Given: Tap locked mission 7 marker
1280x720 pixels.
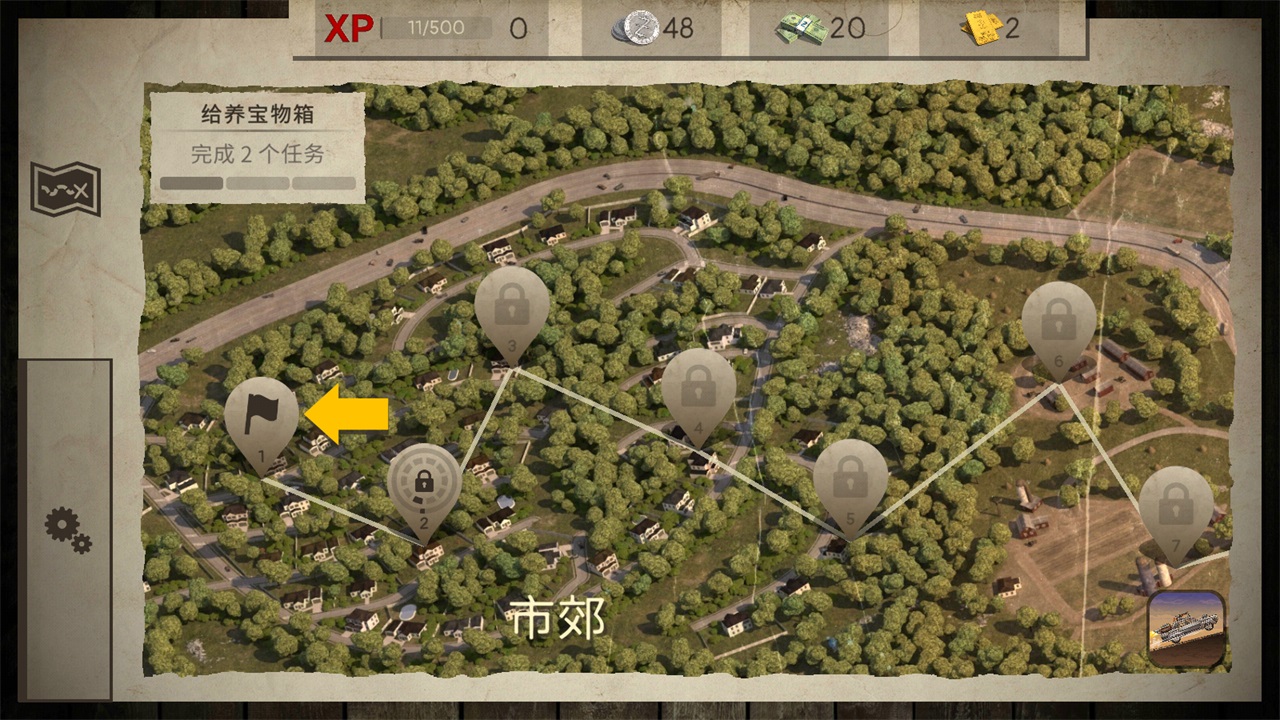Looking at the screenshot, I should pos(1176,507).
